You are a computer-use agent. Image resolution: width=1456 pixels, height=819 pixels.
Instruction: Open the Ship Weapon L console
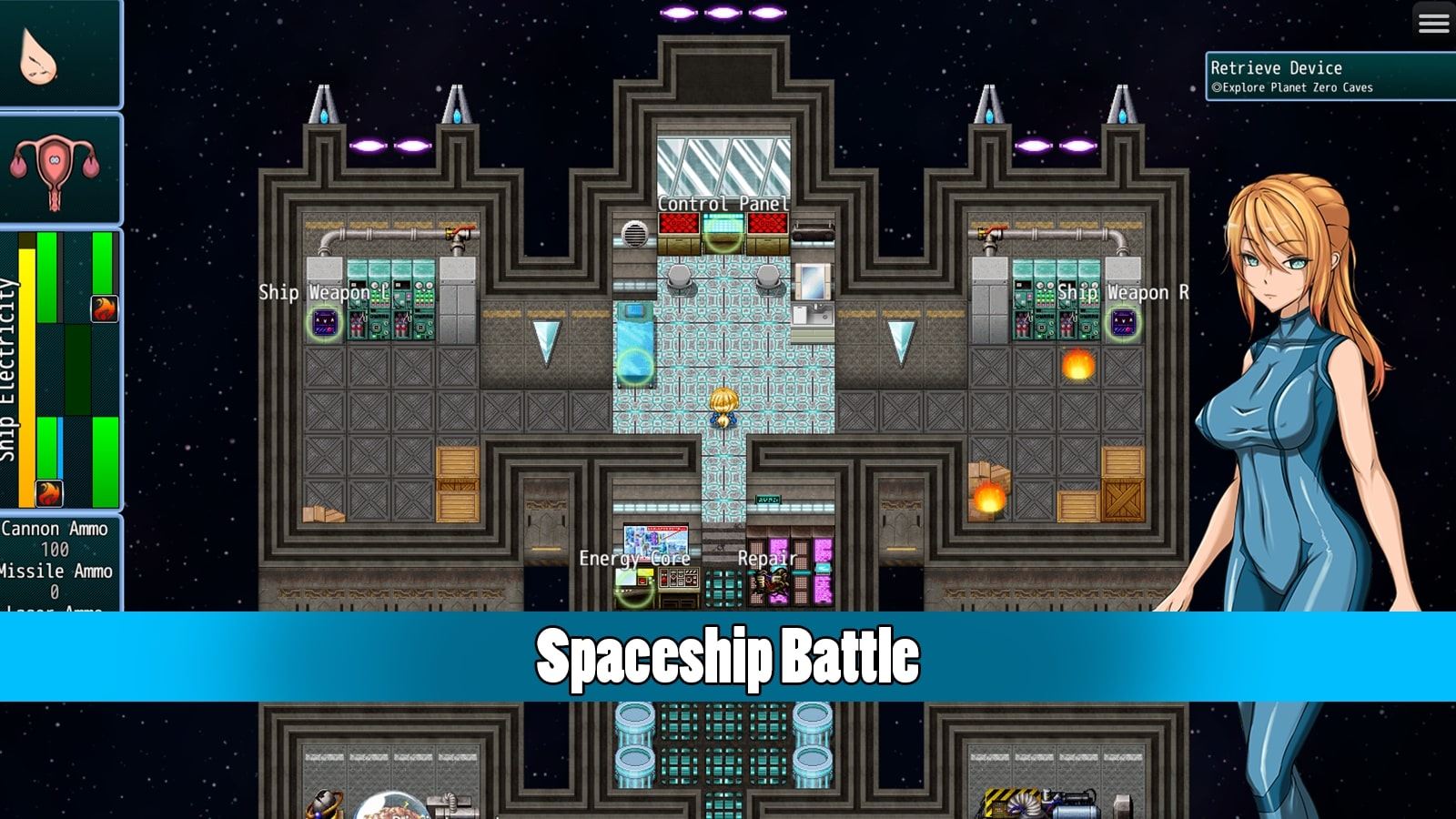[x=323, y=323]
